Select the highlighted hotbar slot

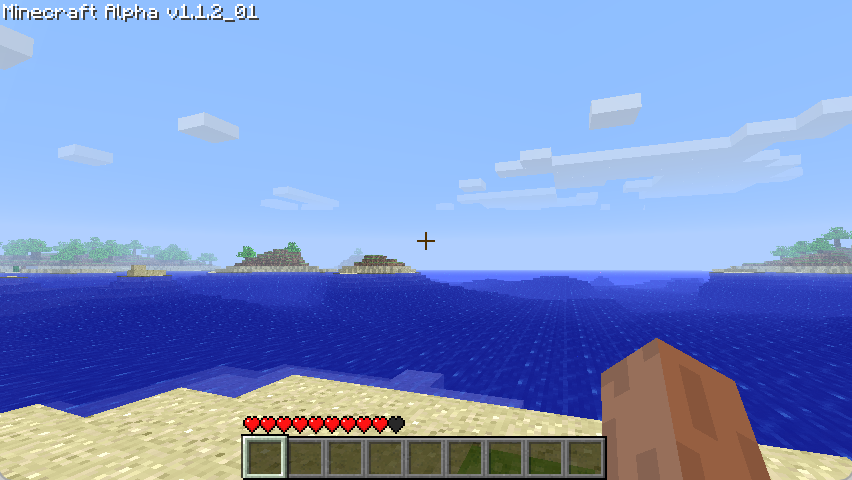(265, 457)
